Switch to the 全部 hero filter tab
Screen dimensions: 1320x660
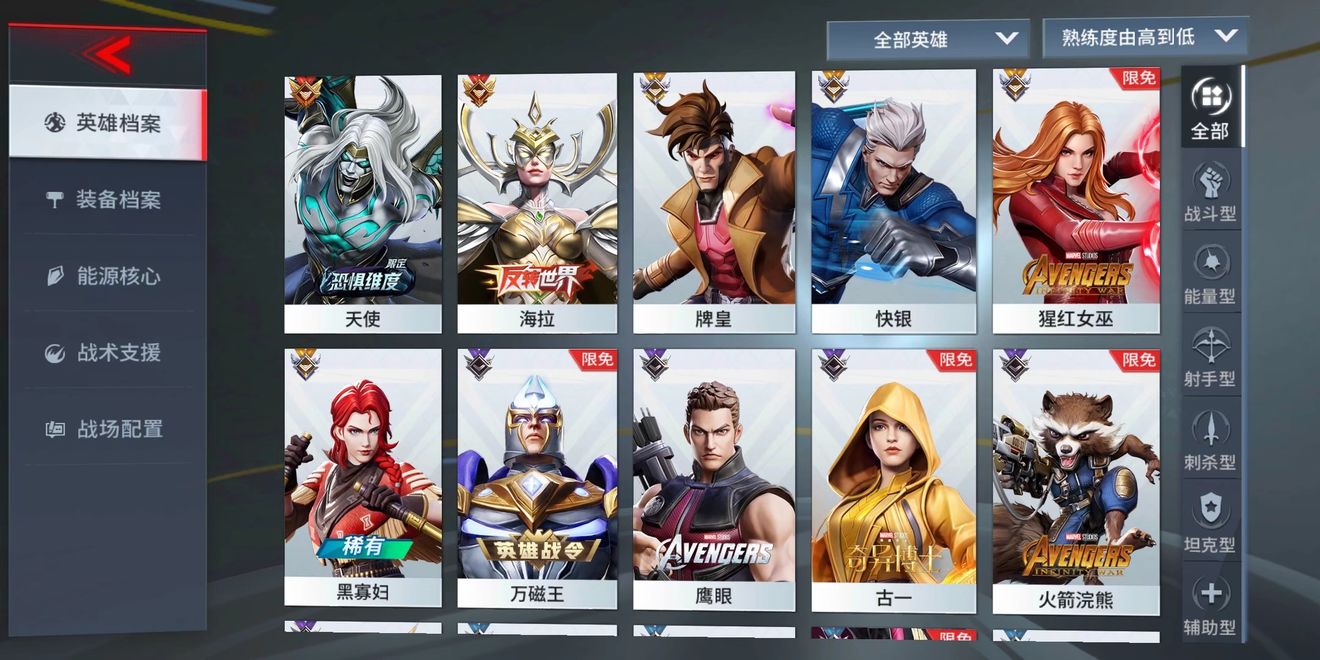1210,108
